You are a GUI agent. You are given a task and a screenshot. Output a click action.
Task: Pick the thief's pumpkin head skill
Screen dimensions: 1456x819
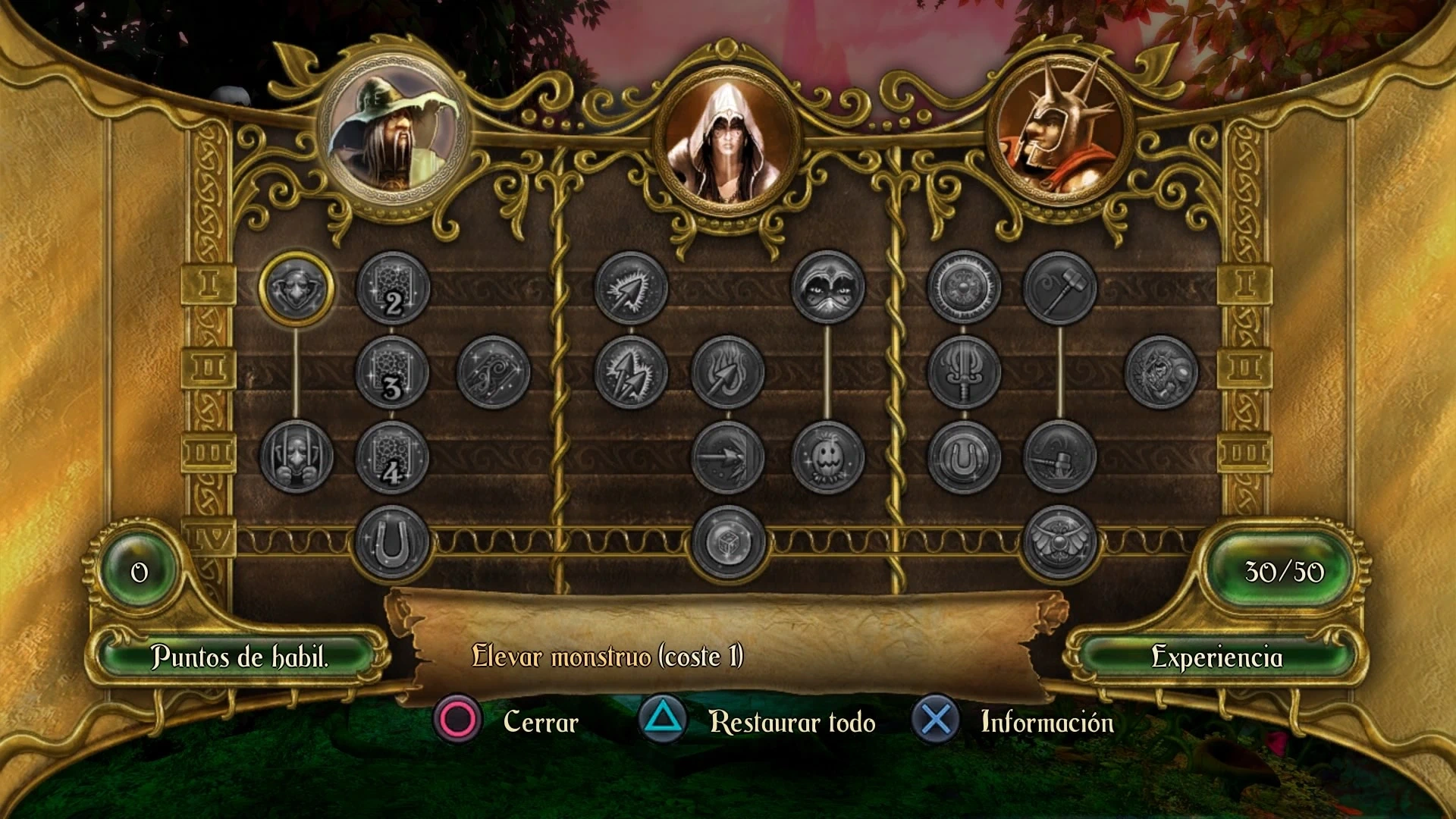pos(827,457)
